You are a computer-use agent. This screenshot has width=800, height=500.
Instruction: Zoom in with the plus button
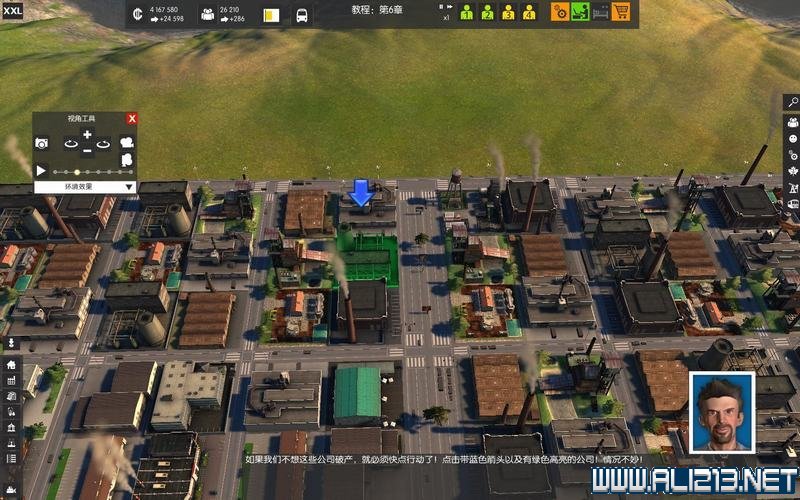(x=87, y=134)
